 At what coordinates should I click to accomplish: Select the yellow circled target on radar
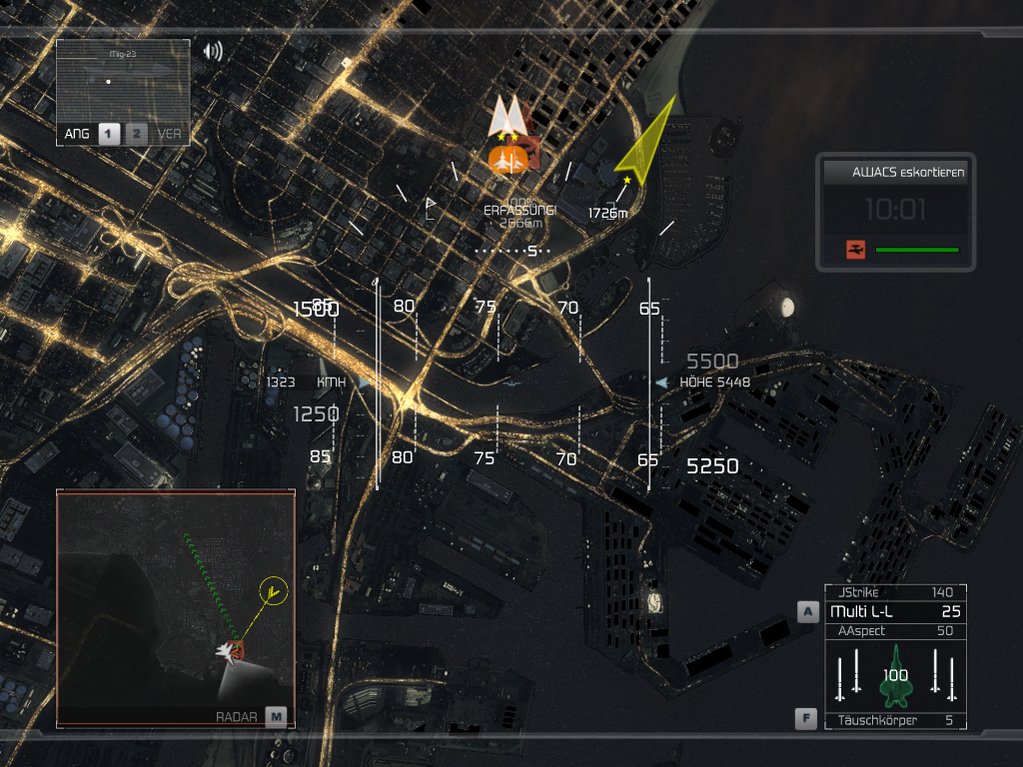(x=272, y=591)
